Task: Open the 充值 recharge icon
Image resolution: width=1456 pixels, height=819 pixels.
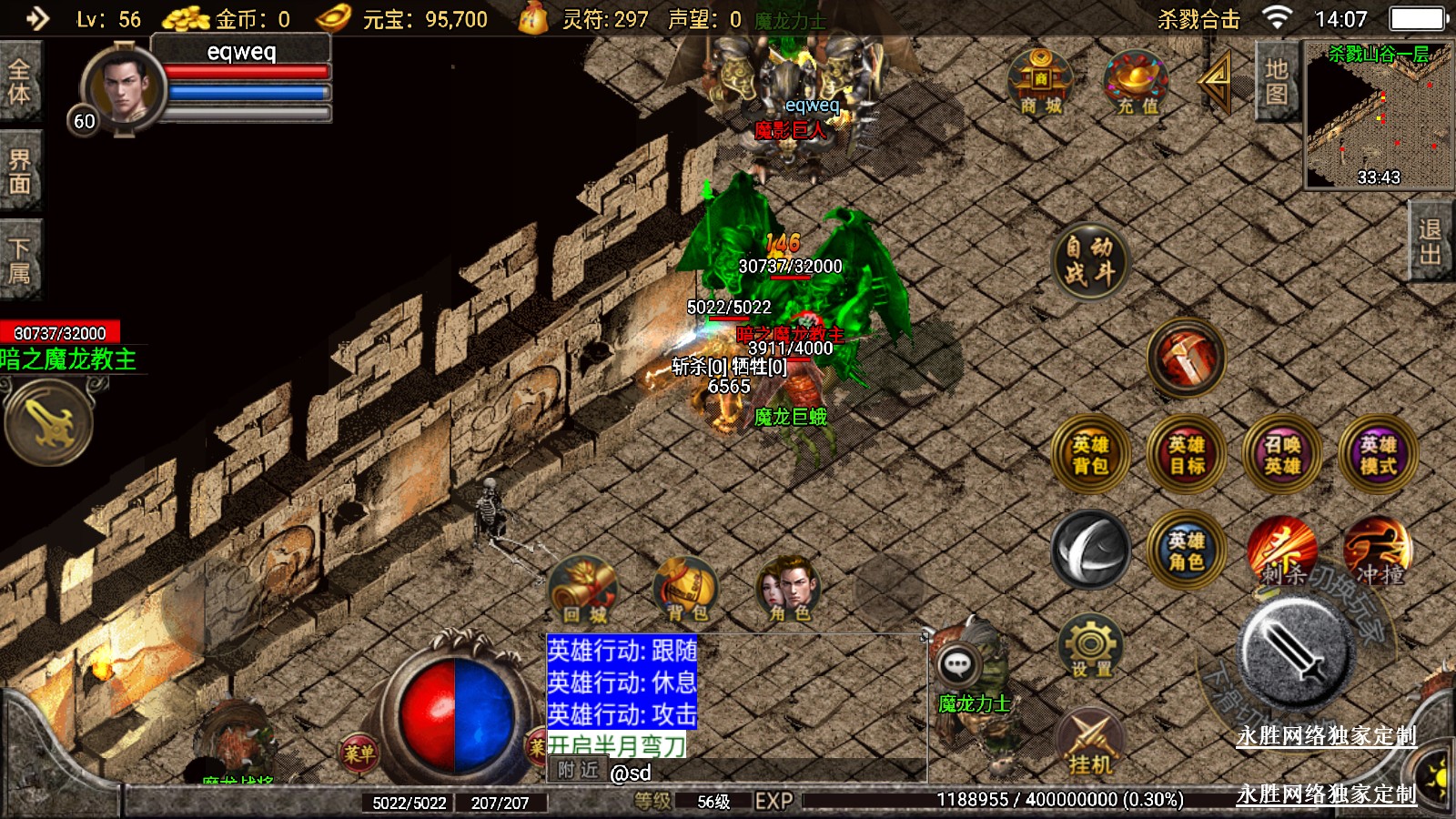Action: coord(1137,82)
